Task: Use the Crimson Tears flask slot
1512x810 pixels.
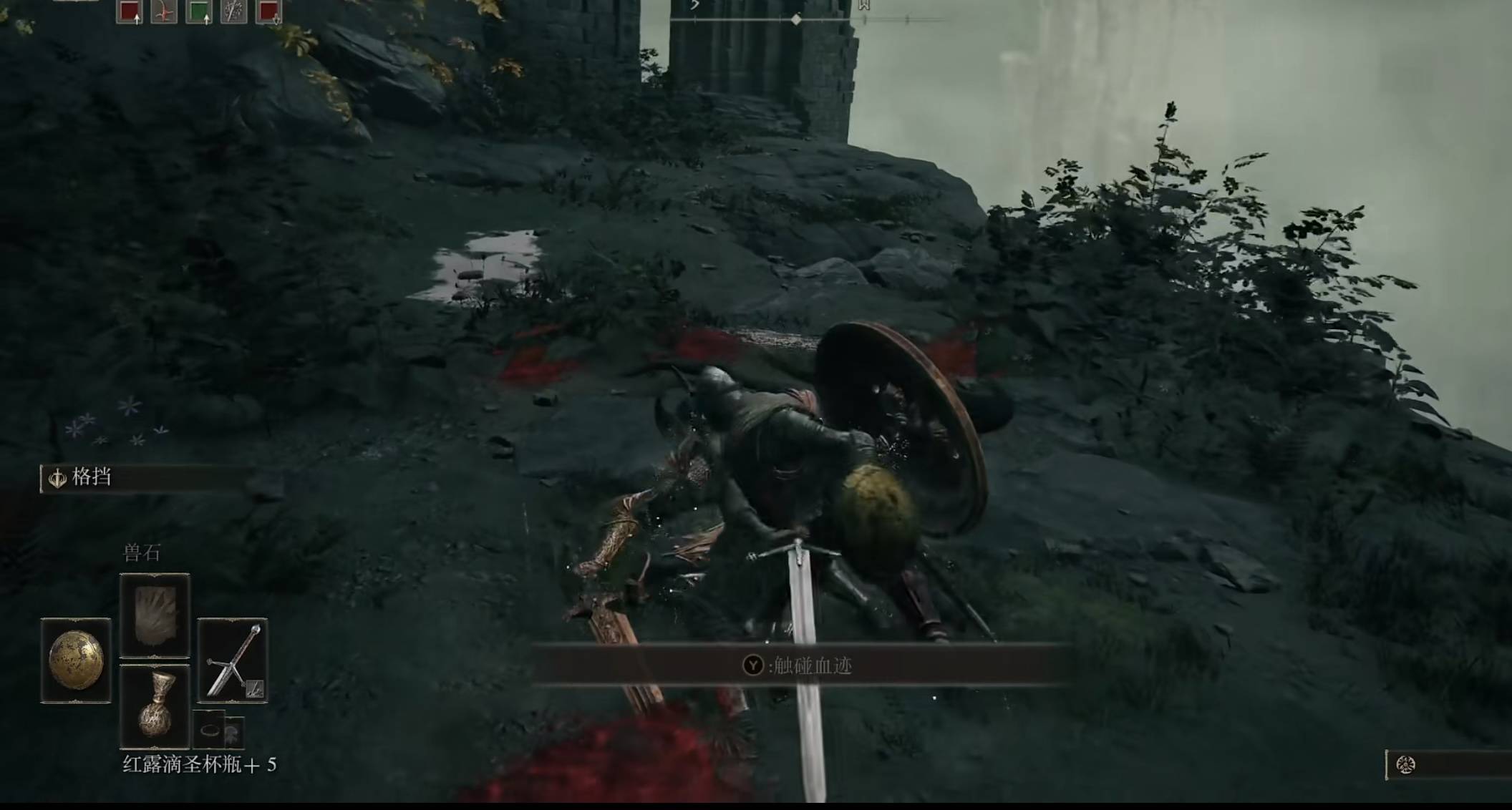Action: [x=155, y=706]
